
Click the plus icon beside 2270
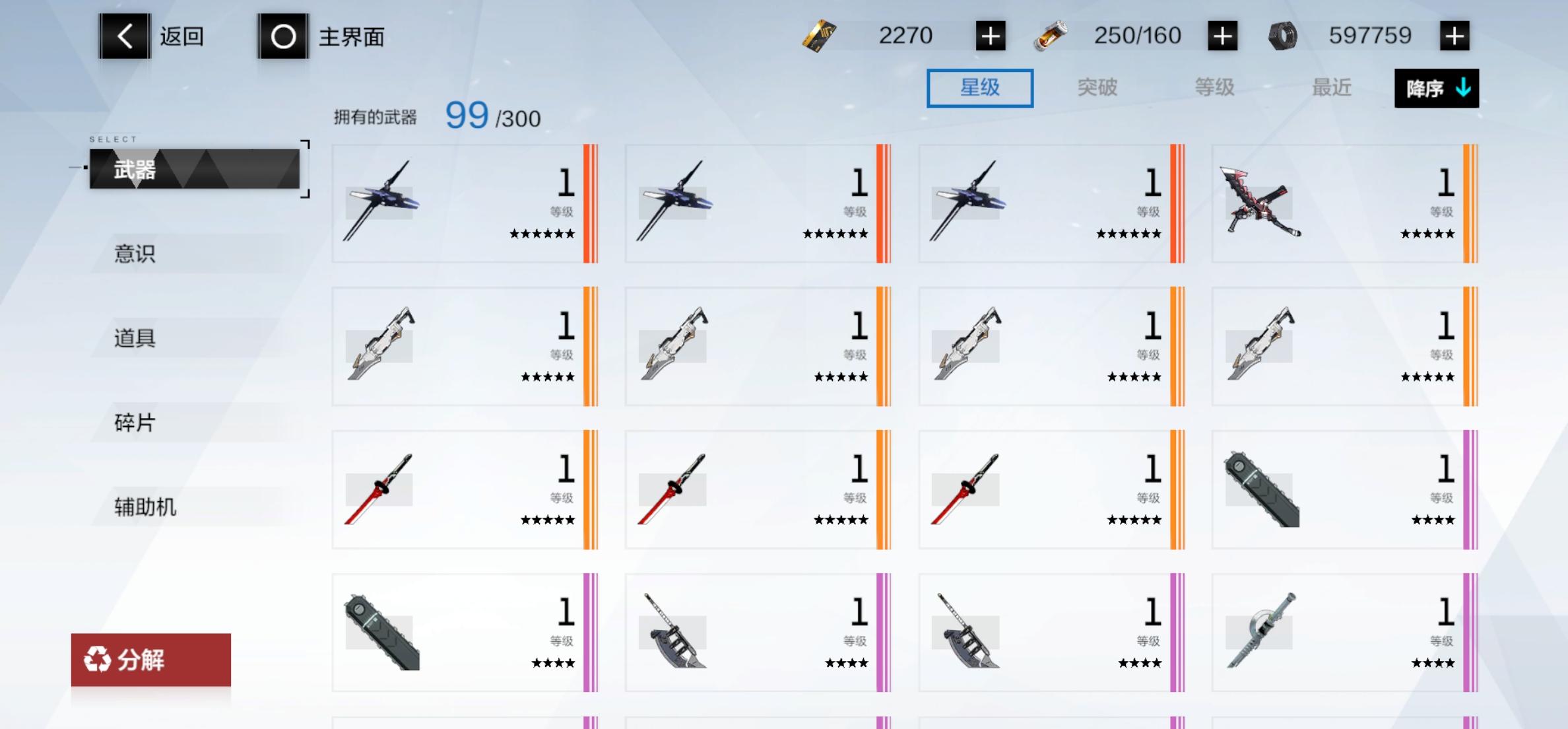[989, 36]
